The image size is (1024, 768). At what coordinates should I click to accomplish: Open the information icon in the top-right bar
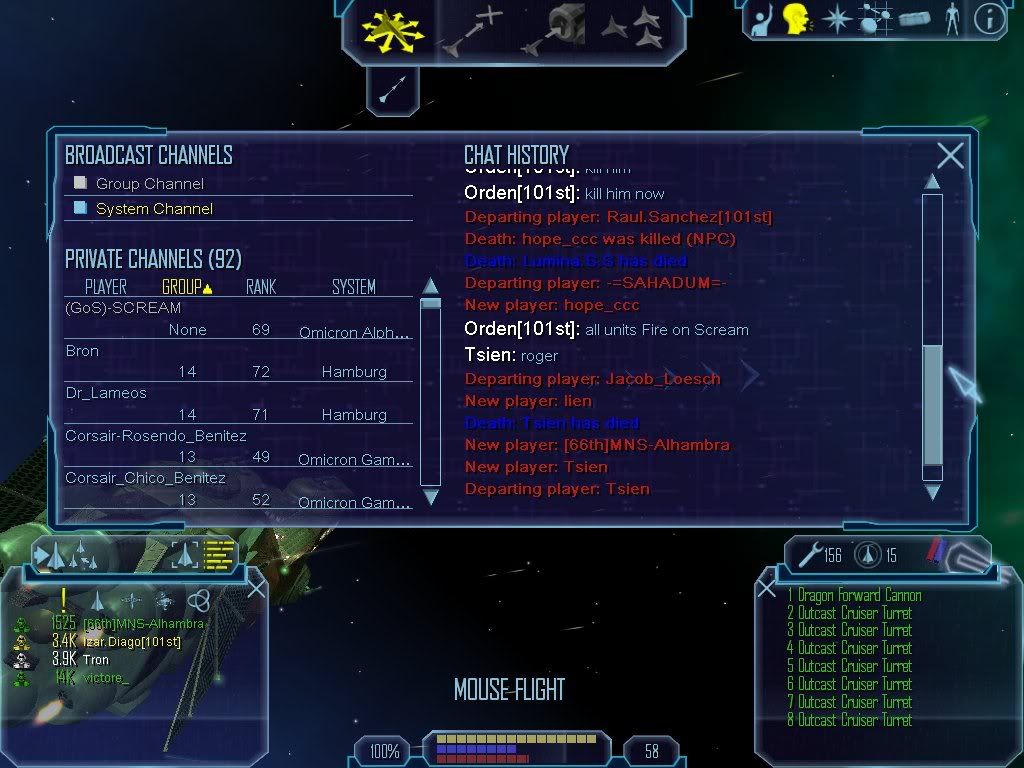[x=989, y=19]
